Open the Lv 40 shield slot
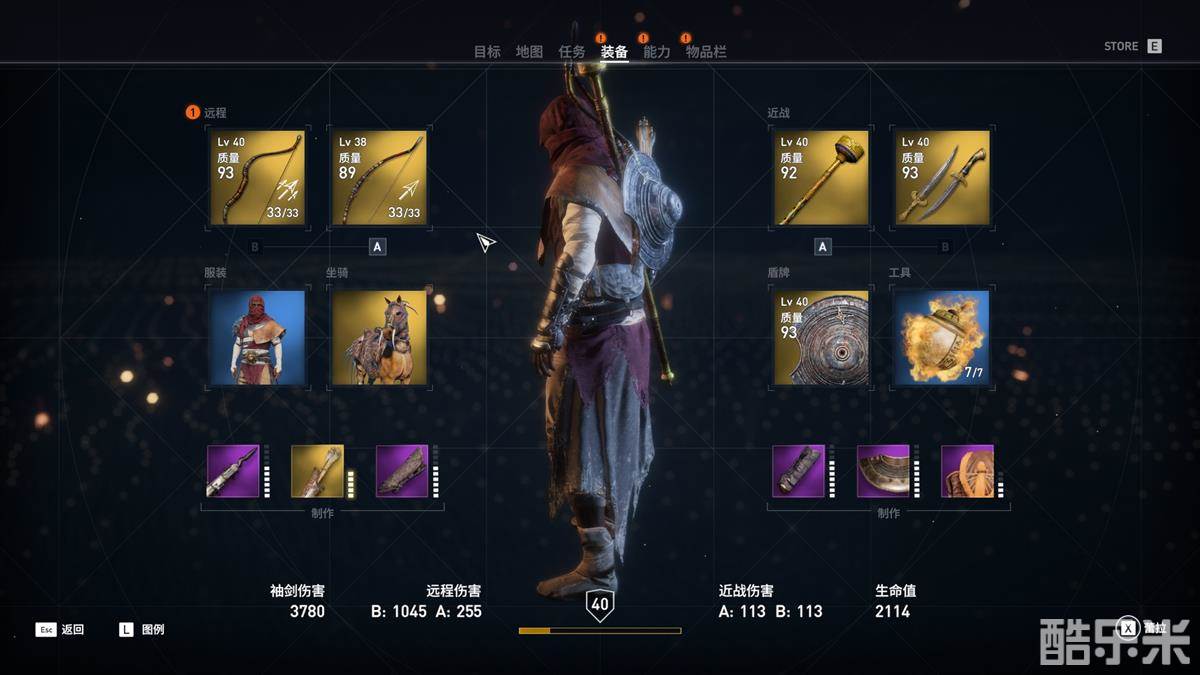 (x=821, y=338)
